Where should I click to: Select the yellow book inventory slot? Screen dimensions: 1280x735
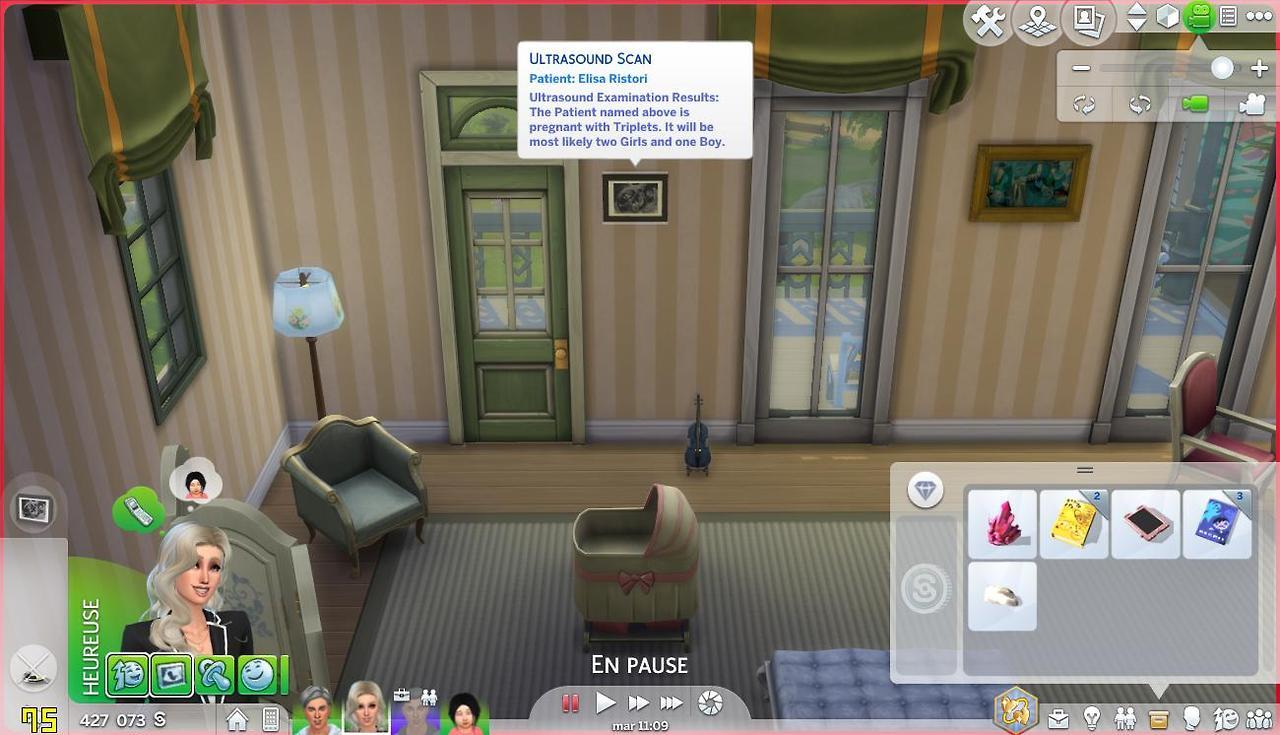(1074, 524)
